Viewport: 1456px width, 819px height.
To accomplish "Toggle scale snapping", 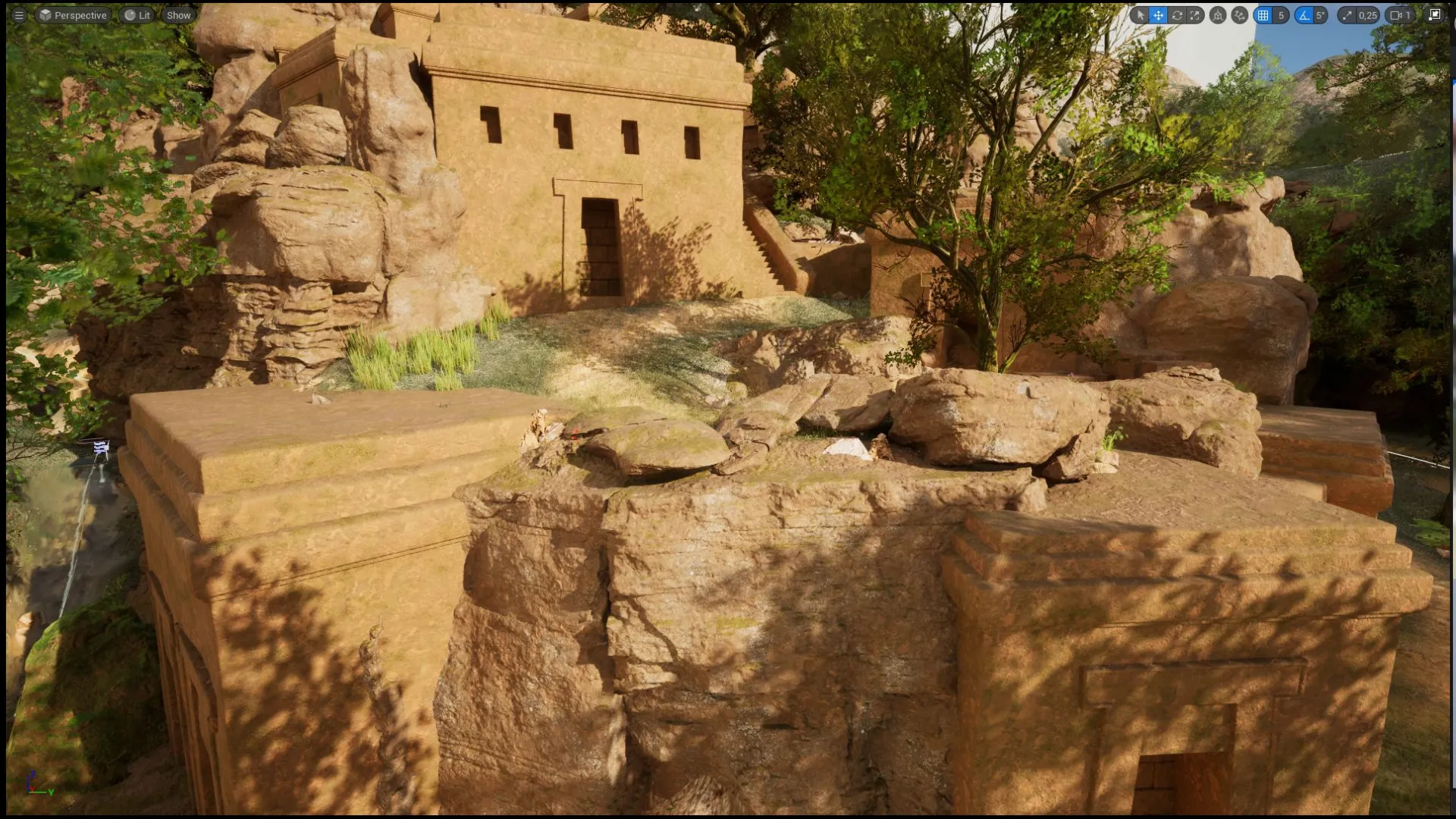I will coord(1348,15).
